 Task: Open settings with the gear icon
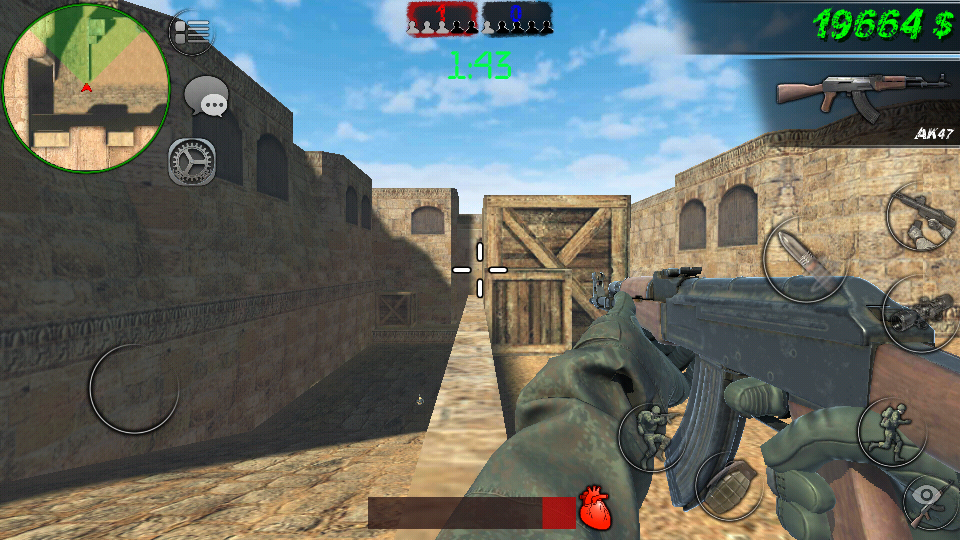[191, 161]
